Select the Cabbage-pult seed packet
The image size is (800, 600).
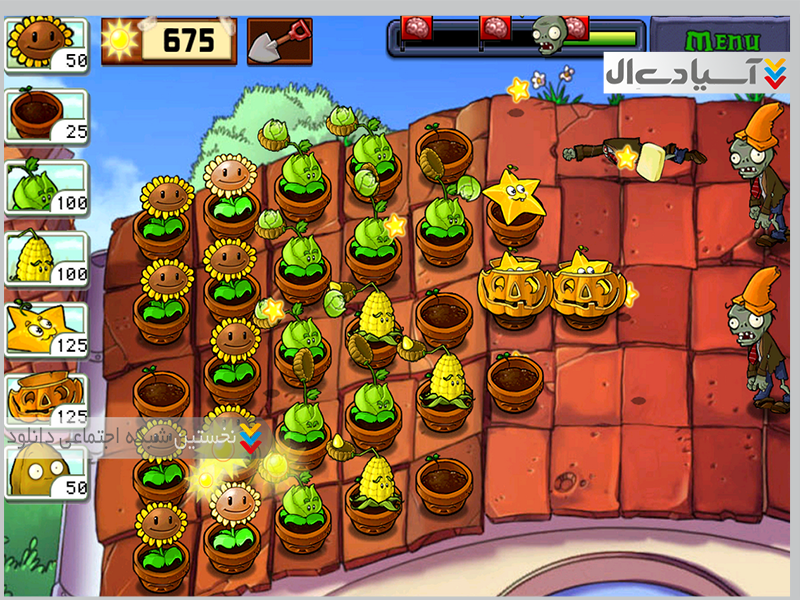(x=47, y=186)
